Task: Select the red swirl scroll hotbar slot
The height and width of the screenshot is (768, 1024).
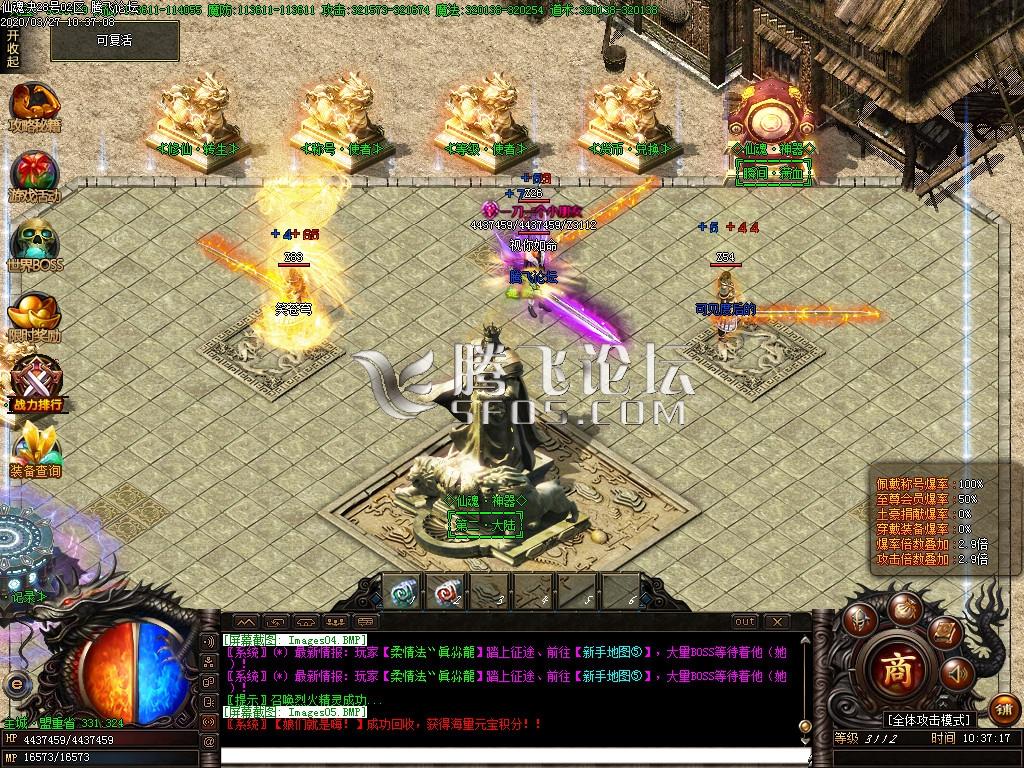Action: [446, 591]
